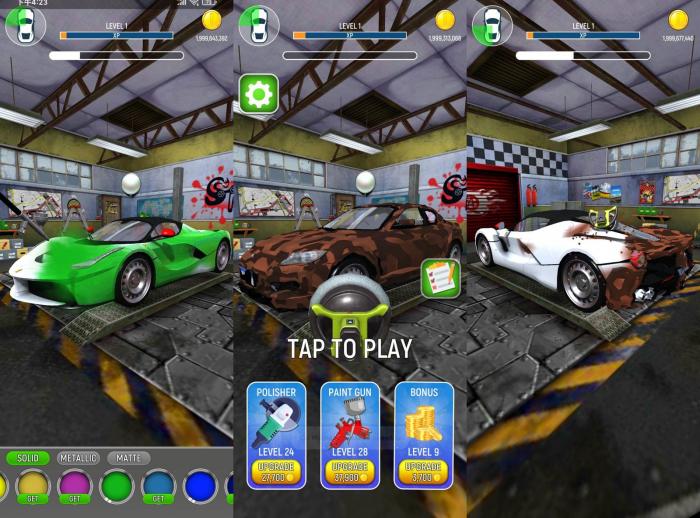Choose the bright blue paint color
The height and width of the screenshot is (518, 700).
click(200, 487)
